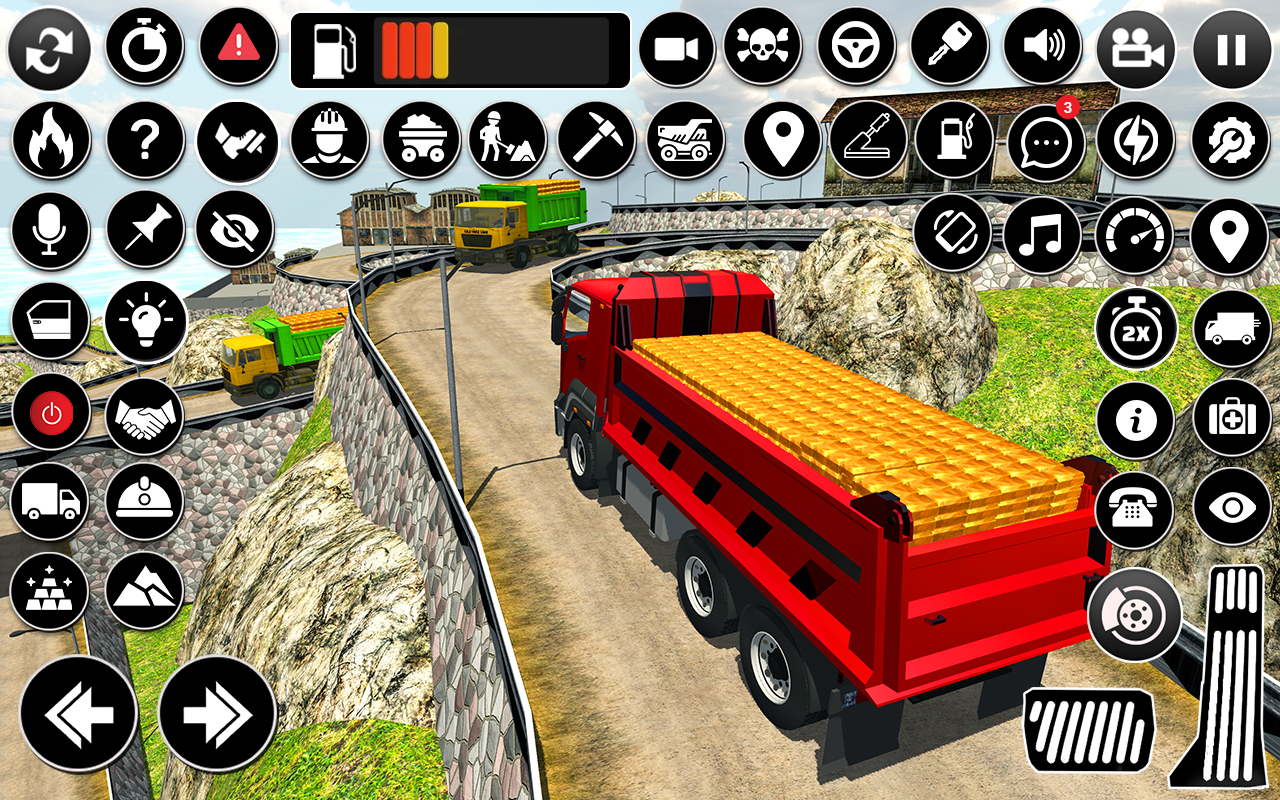Screen dimensions: 1280x800
Task: Activate the microphone button
Action: point(50,230)
